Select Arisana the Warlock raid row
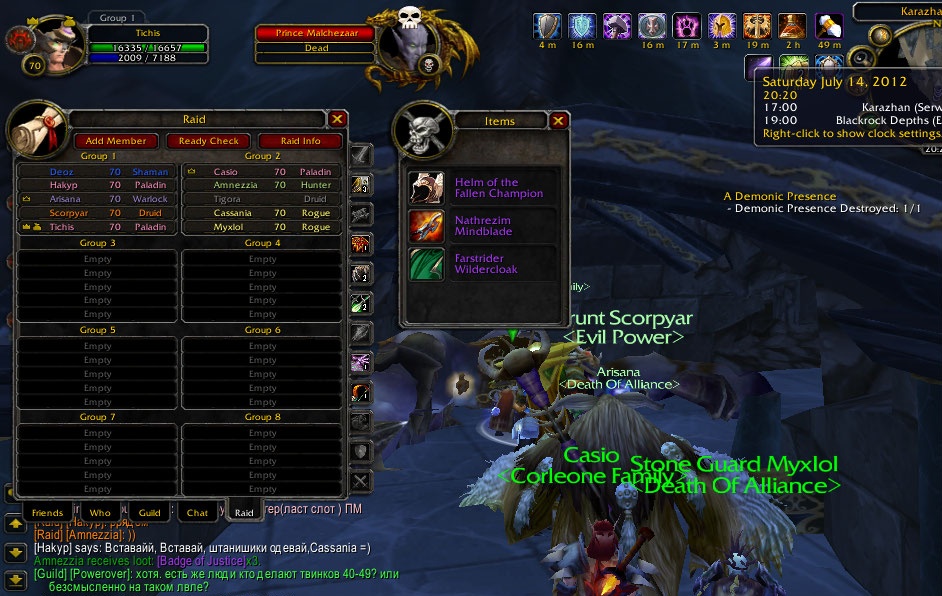This screenshot has height=596, width=942. point(97,199)
